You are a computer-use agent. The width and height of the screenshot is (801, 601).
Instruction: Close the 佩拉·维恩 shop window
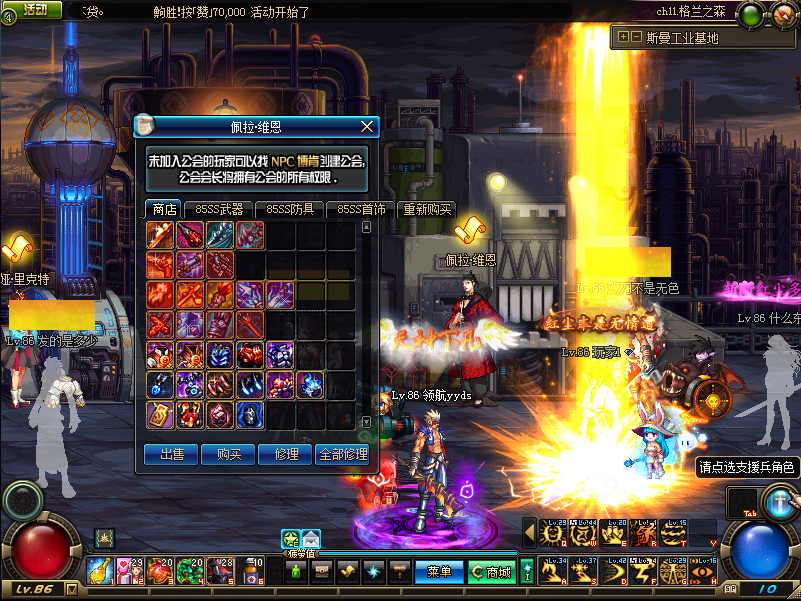click(x=367, y=127)
